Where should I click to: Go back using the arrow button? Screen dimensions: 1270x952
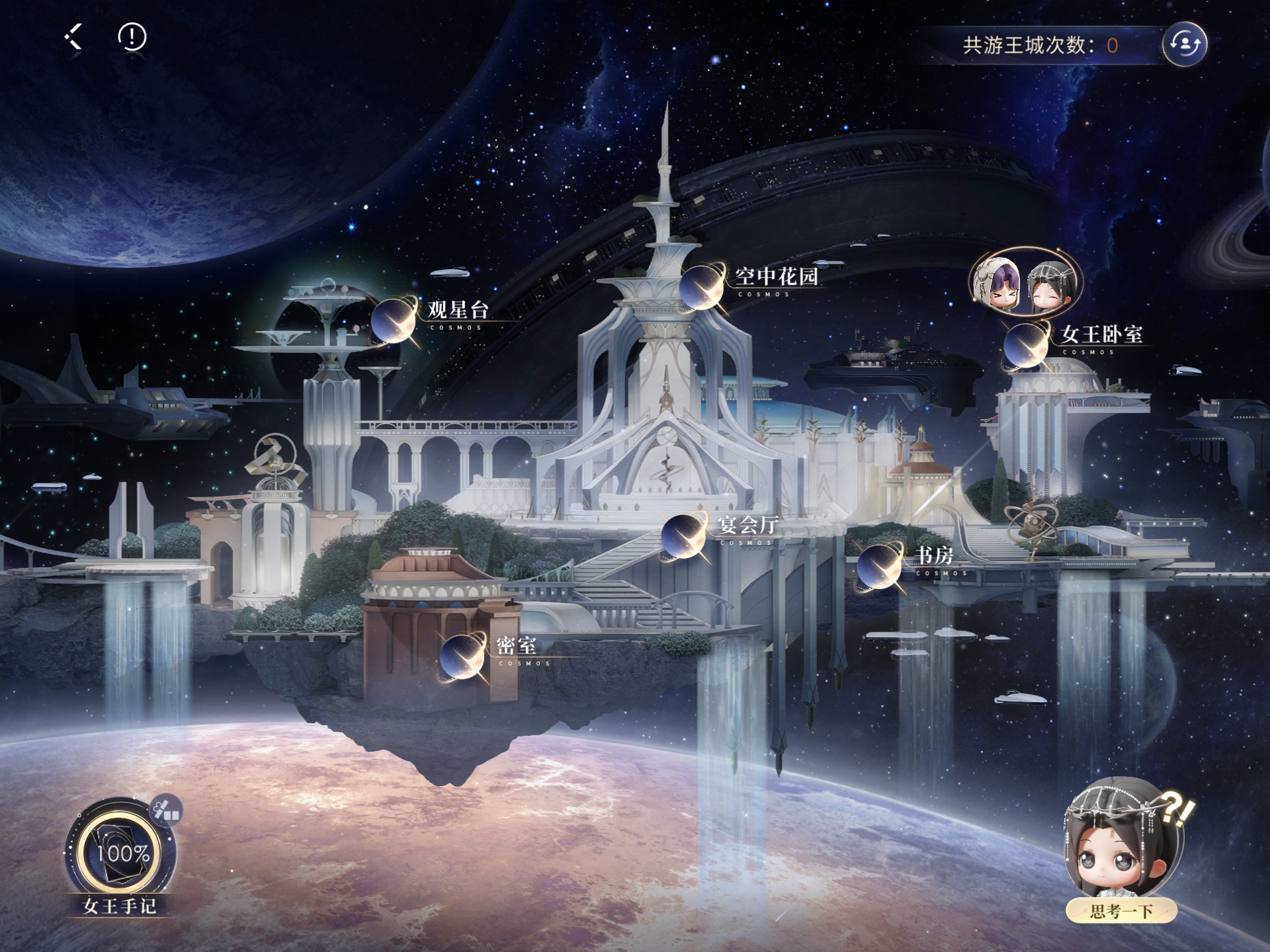[x=74, y=37]
